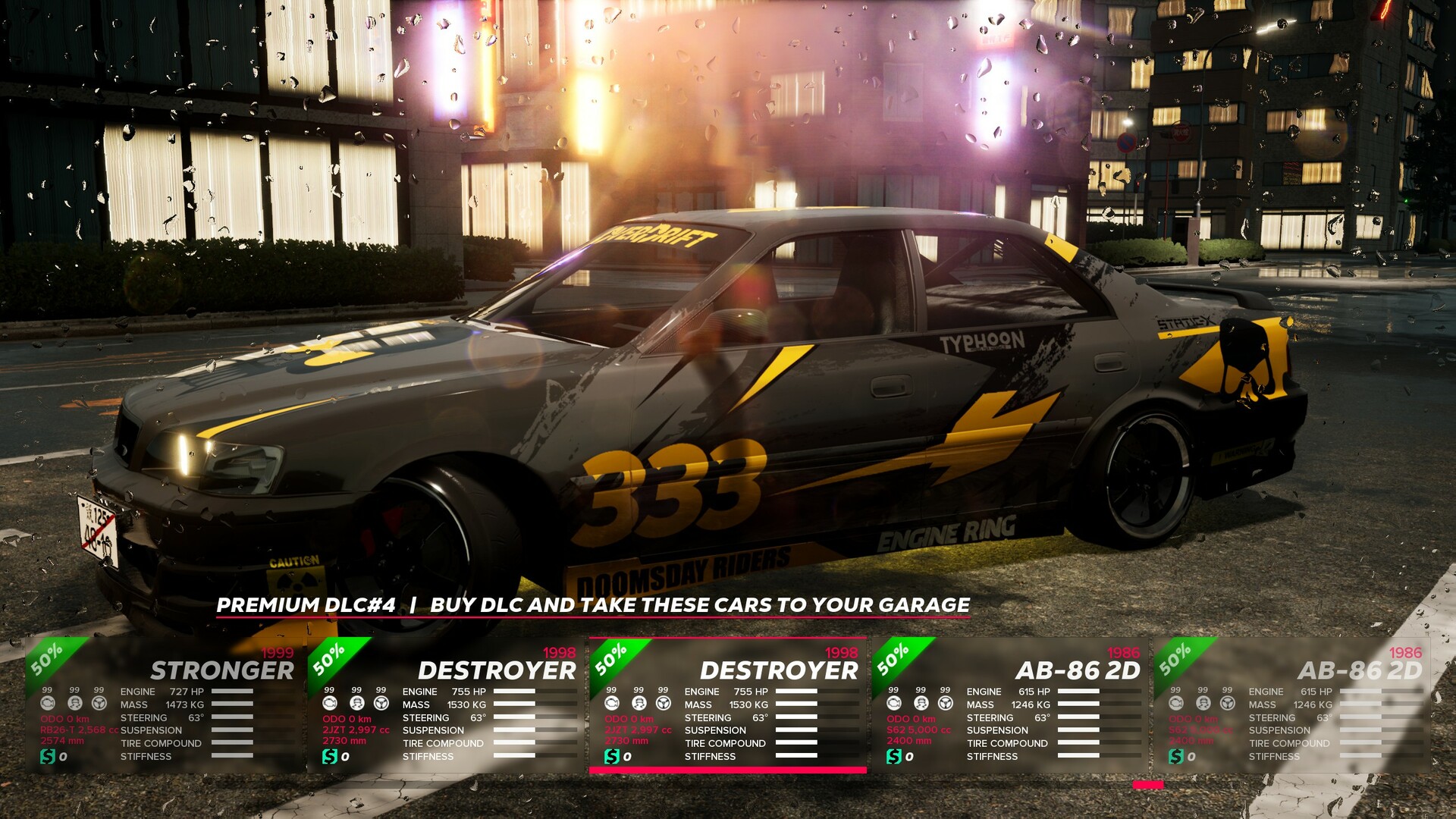Click the steering wheel icon on the Stronger card
The width and height of the screenshot is (1456, 819).
tap(99, 704)
